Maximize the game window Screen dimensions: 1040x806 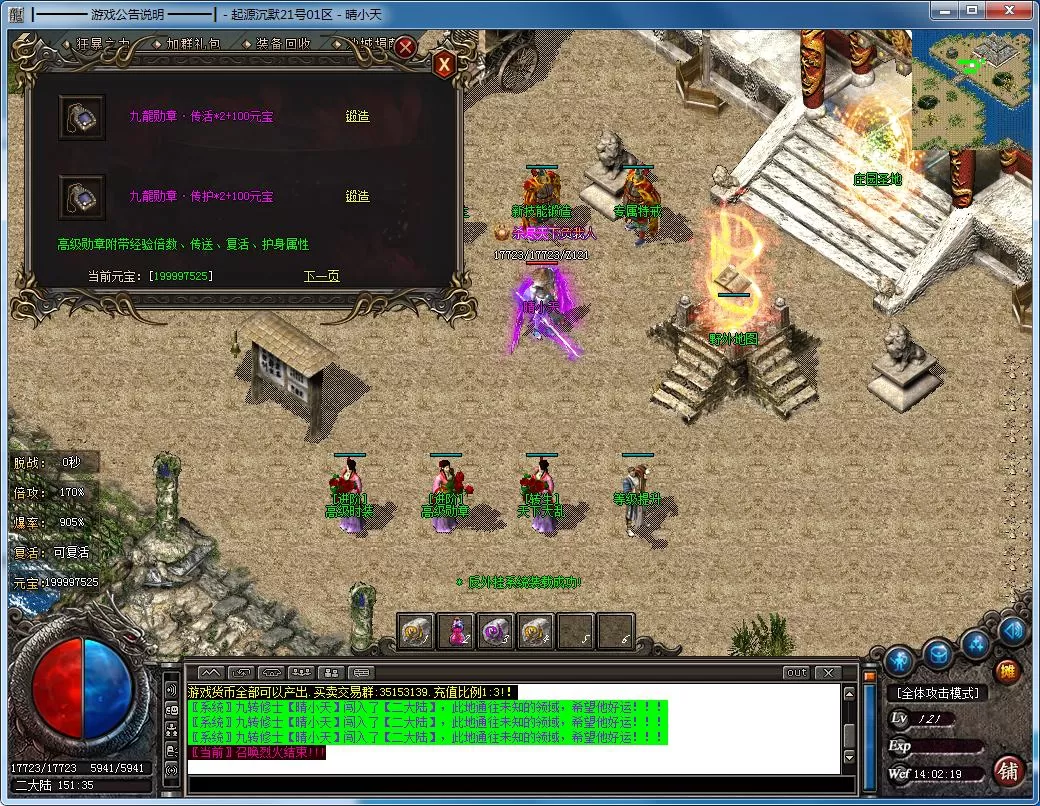[971, 12]
